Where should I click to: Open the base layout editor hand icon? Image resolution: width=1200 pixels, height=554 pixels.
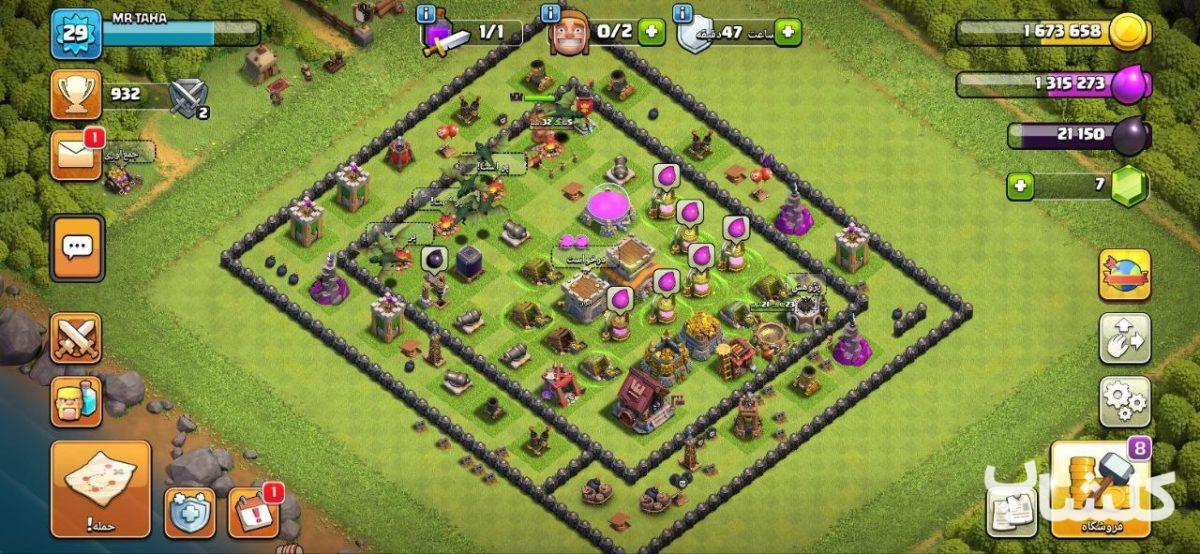1125,338
